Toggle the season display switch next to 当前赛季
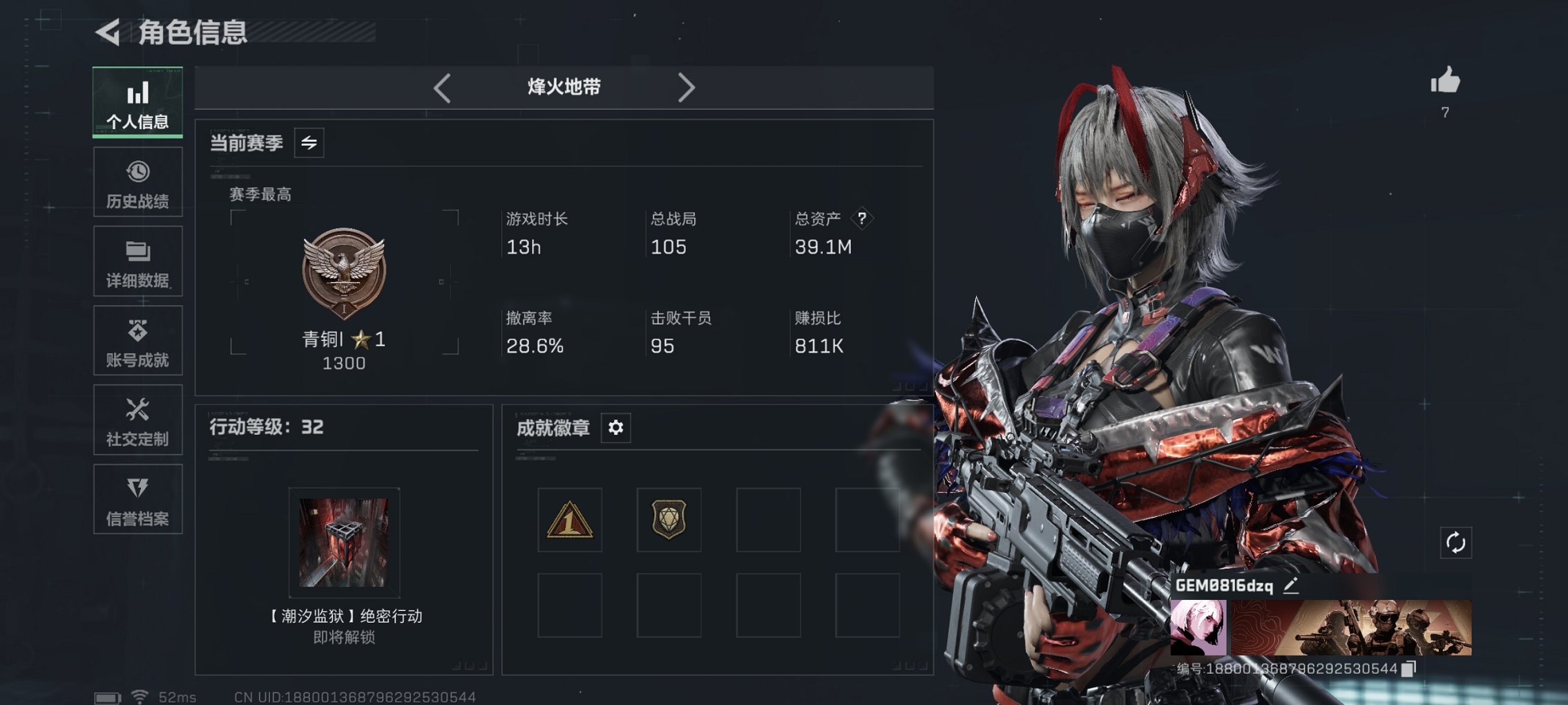 [309, 144]
